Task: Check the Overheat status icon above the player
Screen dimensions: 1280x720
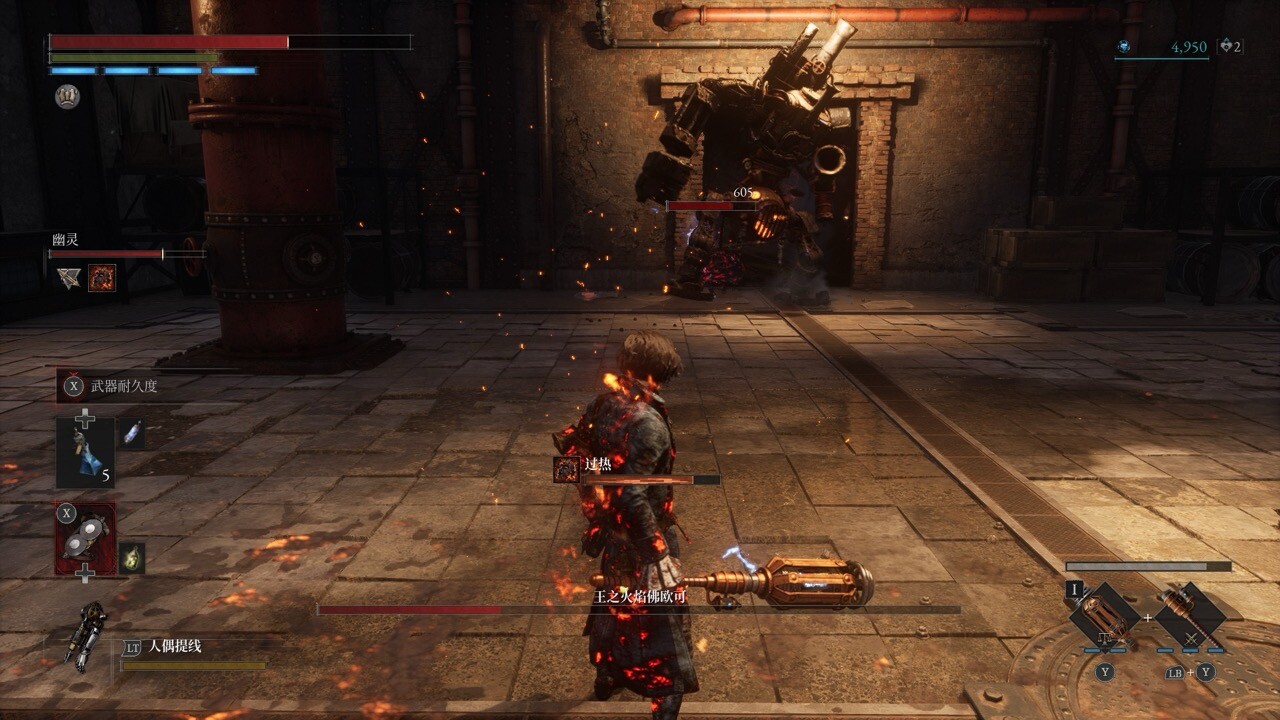Action: pyautogui.click(x=567, y=469)
